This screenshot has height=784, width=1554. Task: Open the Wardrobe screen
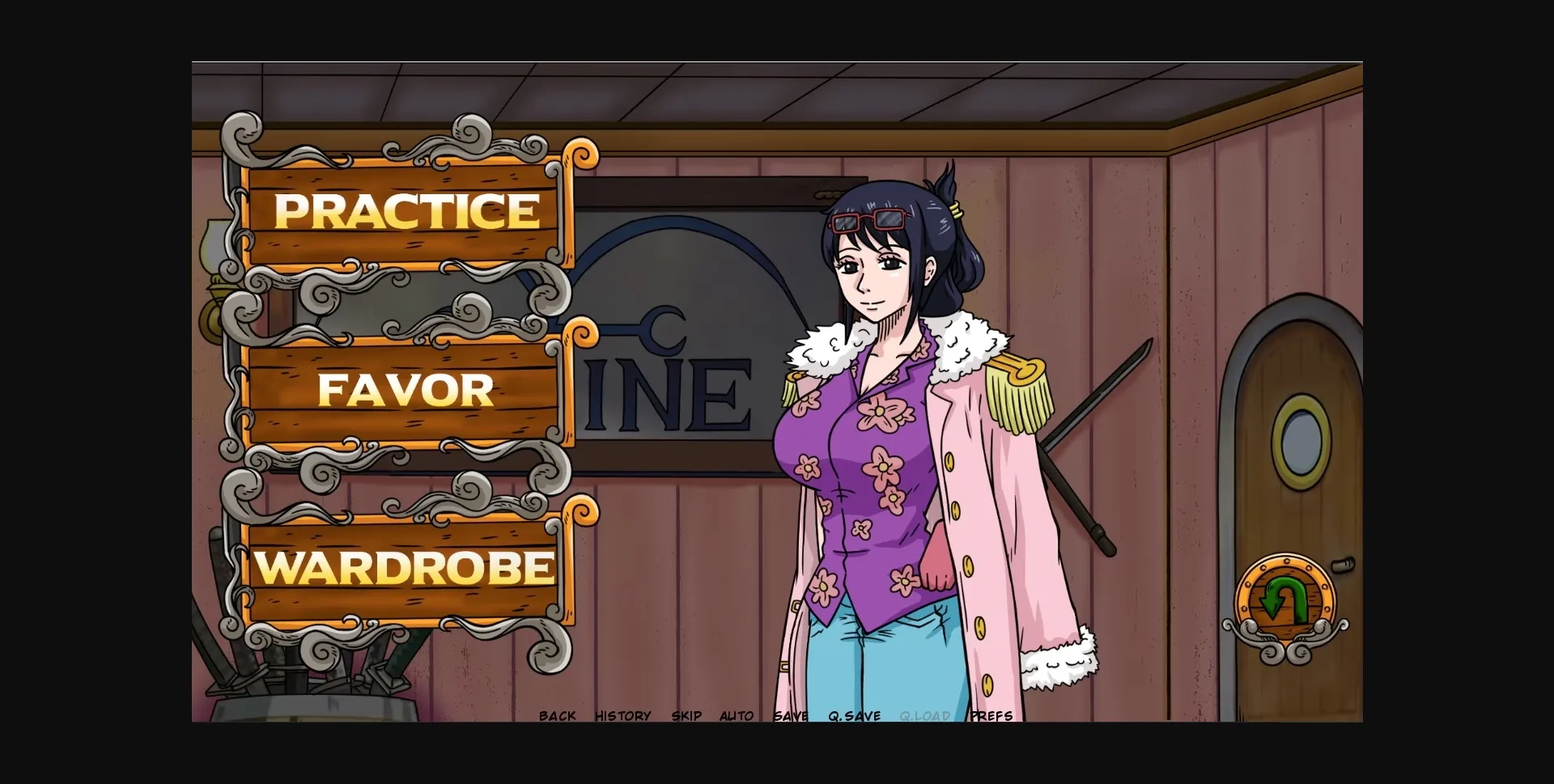point(405,569)
